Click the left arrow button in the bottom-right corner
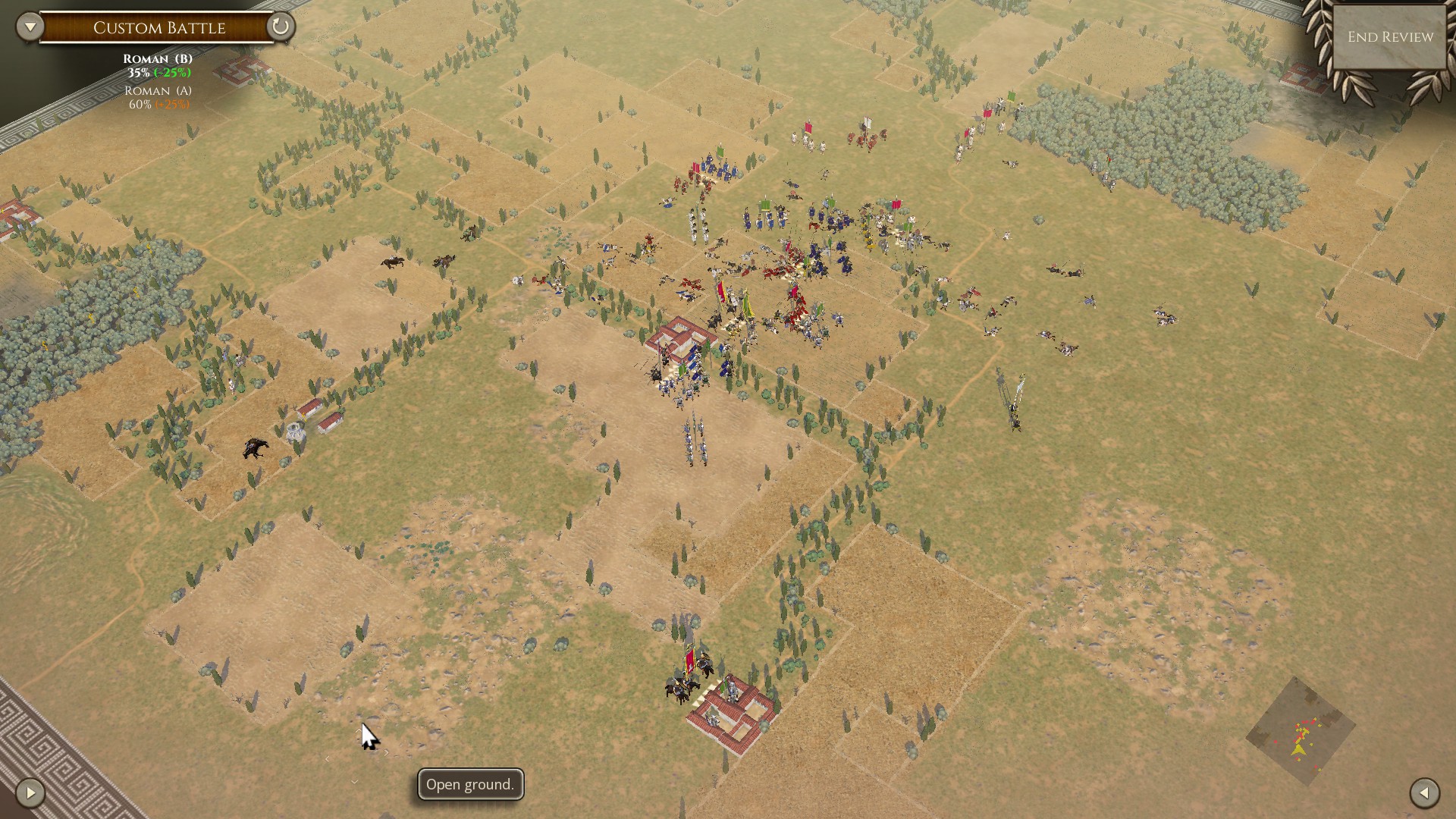 click(x=1424, y=793)
